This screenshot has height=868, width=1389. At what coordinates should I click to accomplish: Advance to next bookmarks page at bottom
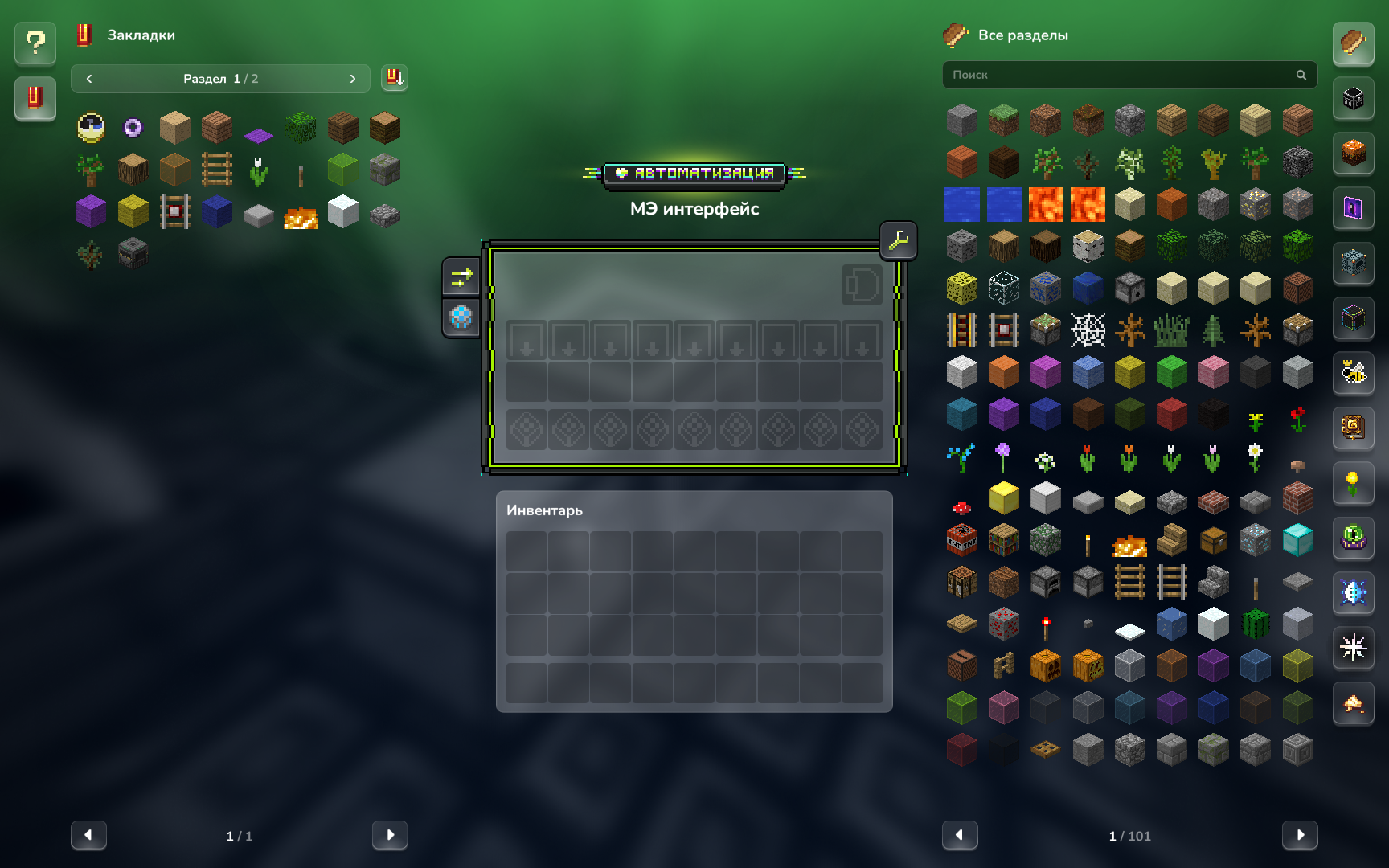(390, 835)
